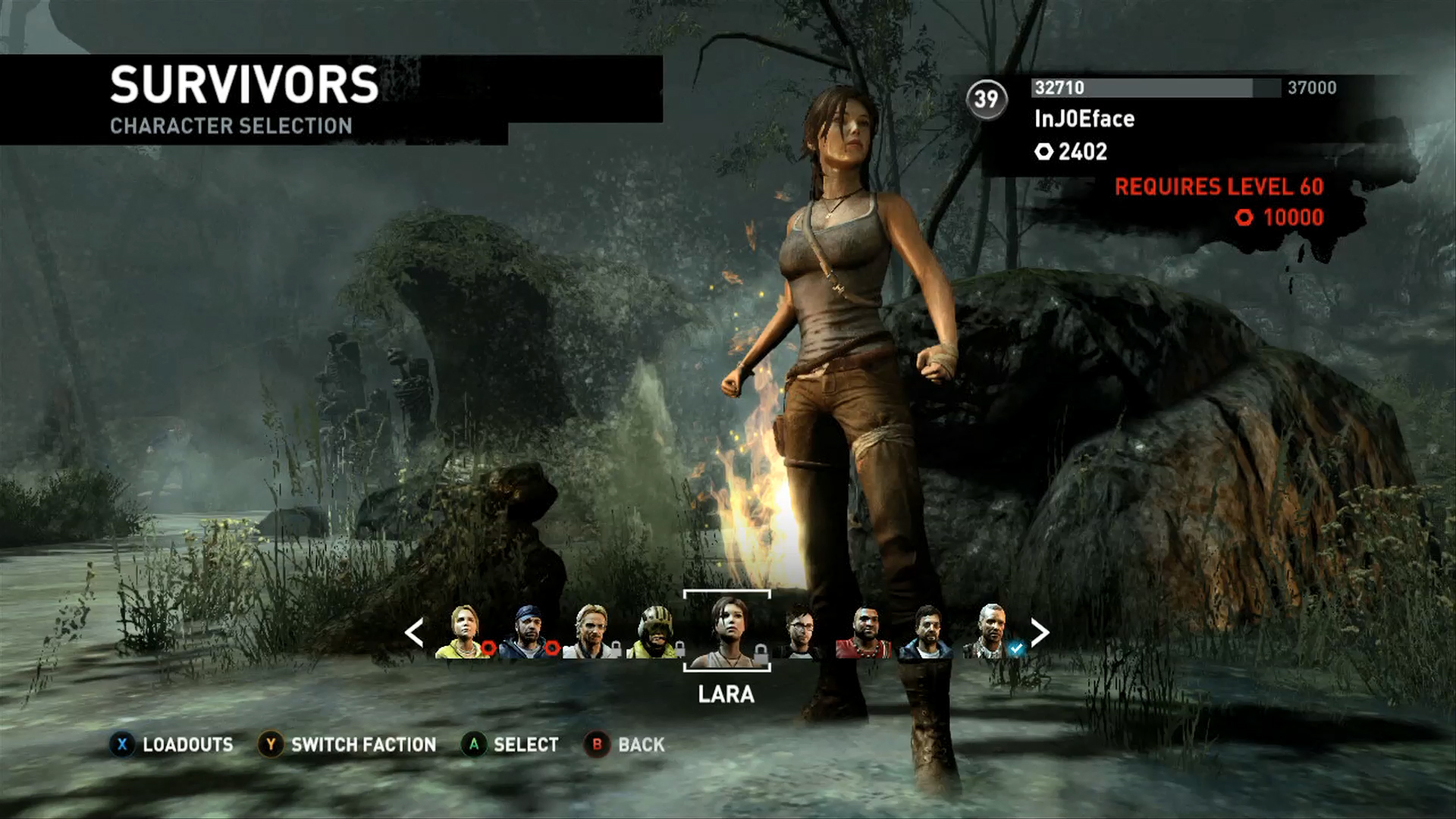Select the survivor wearing glasses portrait

[x=799, y=632]
